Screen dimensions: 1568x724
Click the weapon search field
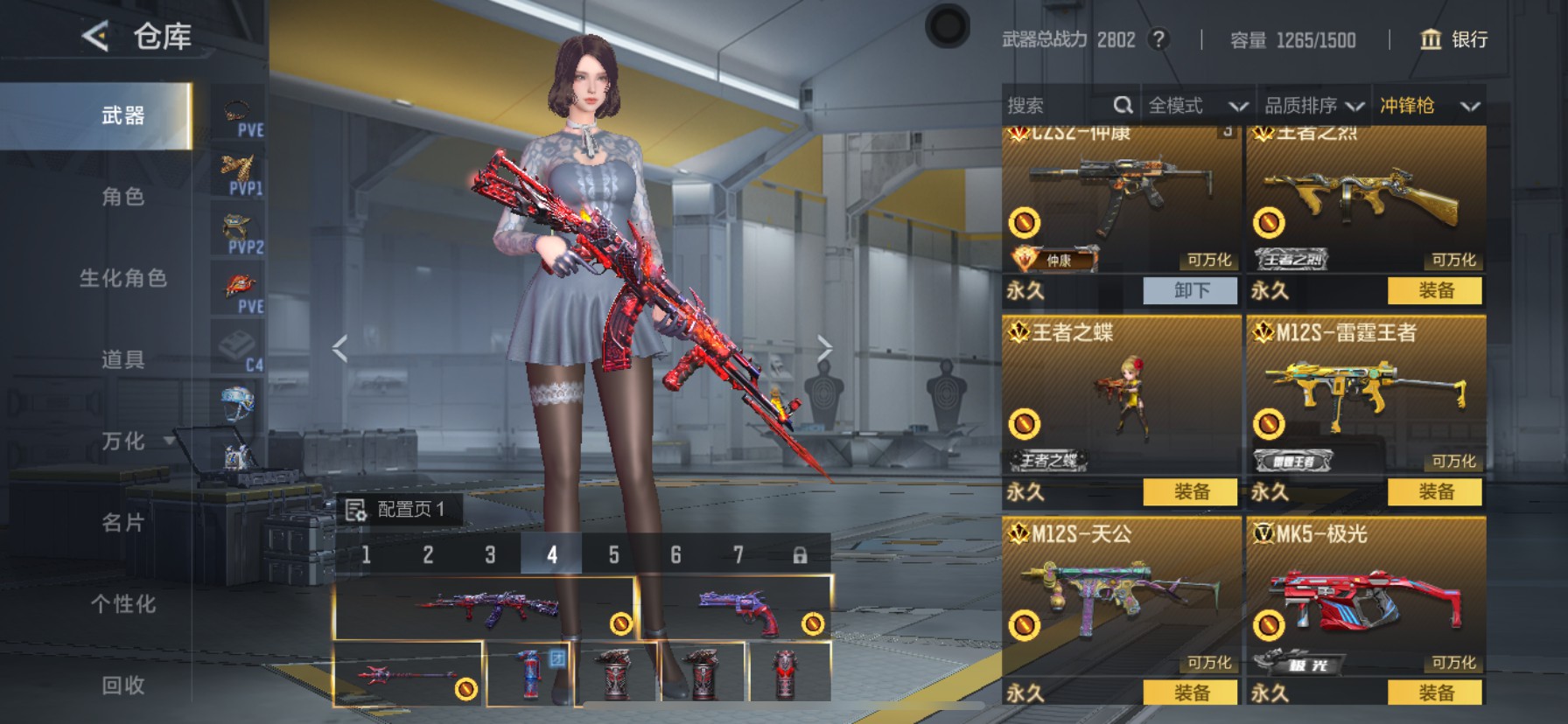tap(1059, 106)
